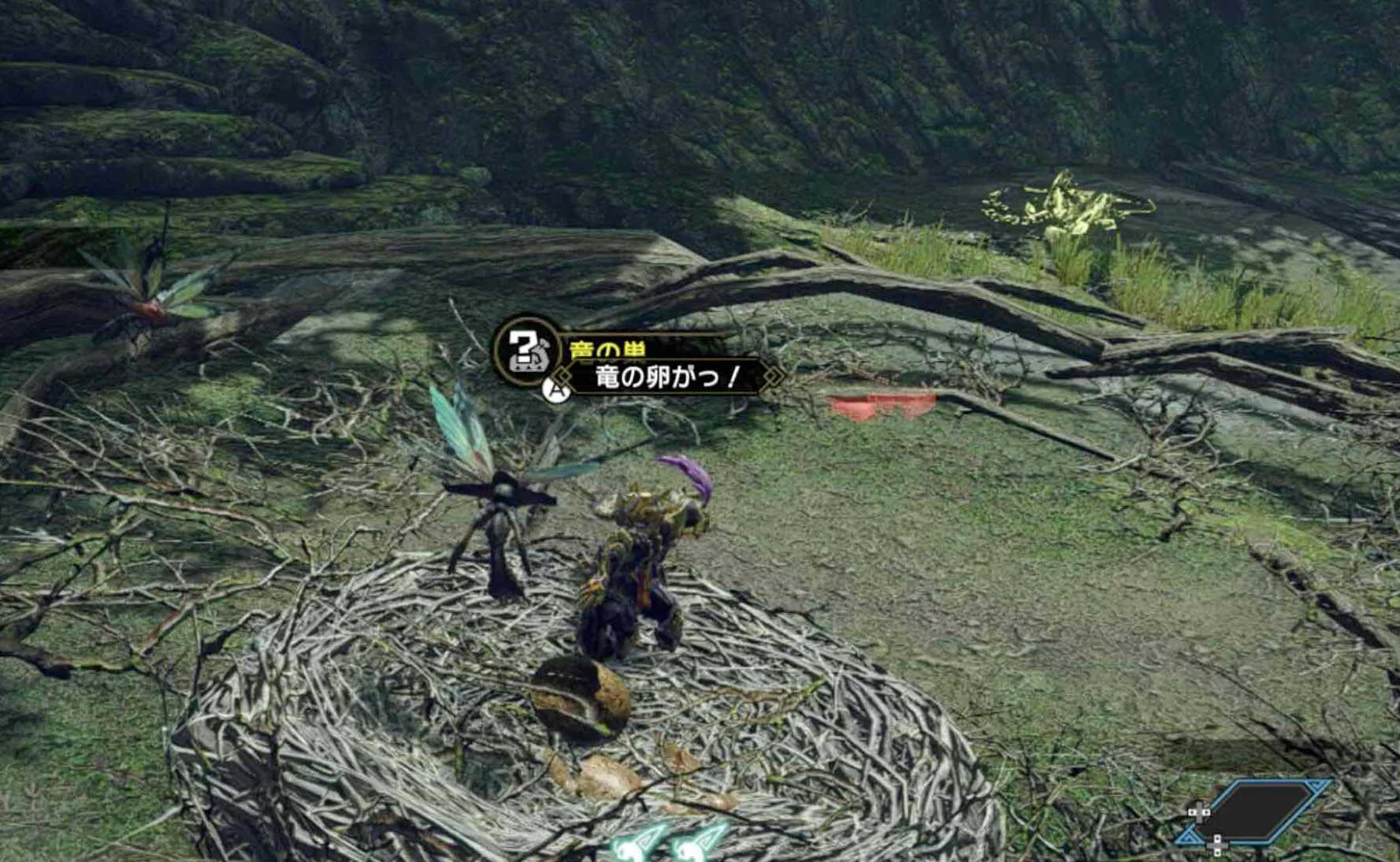
Task: Click the diamond ornament left of the message text
Action: coord(563,377)
